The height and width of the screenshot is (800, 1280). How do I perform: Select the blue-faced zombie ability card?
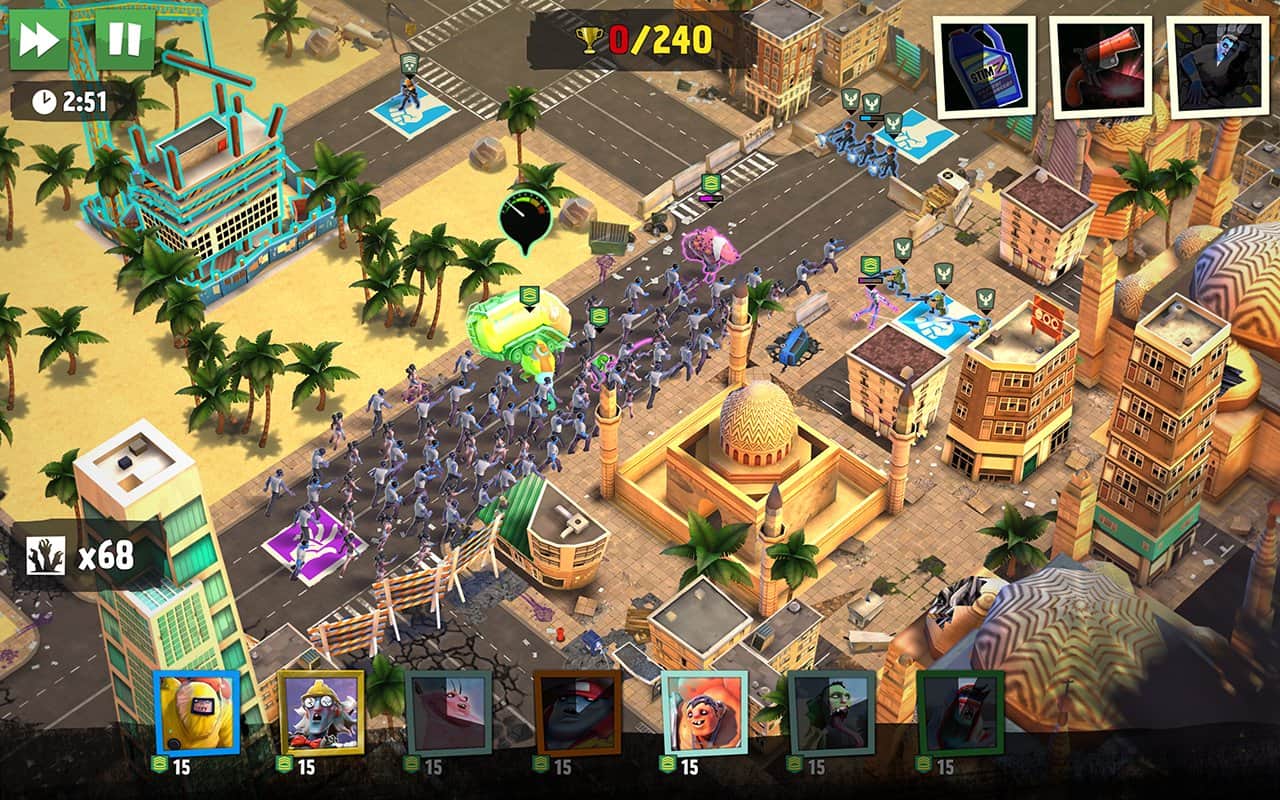1217,67
